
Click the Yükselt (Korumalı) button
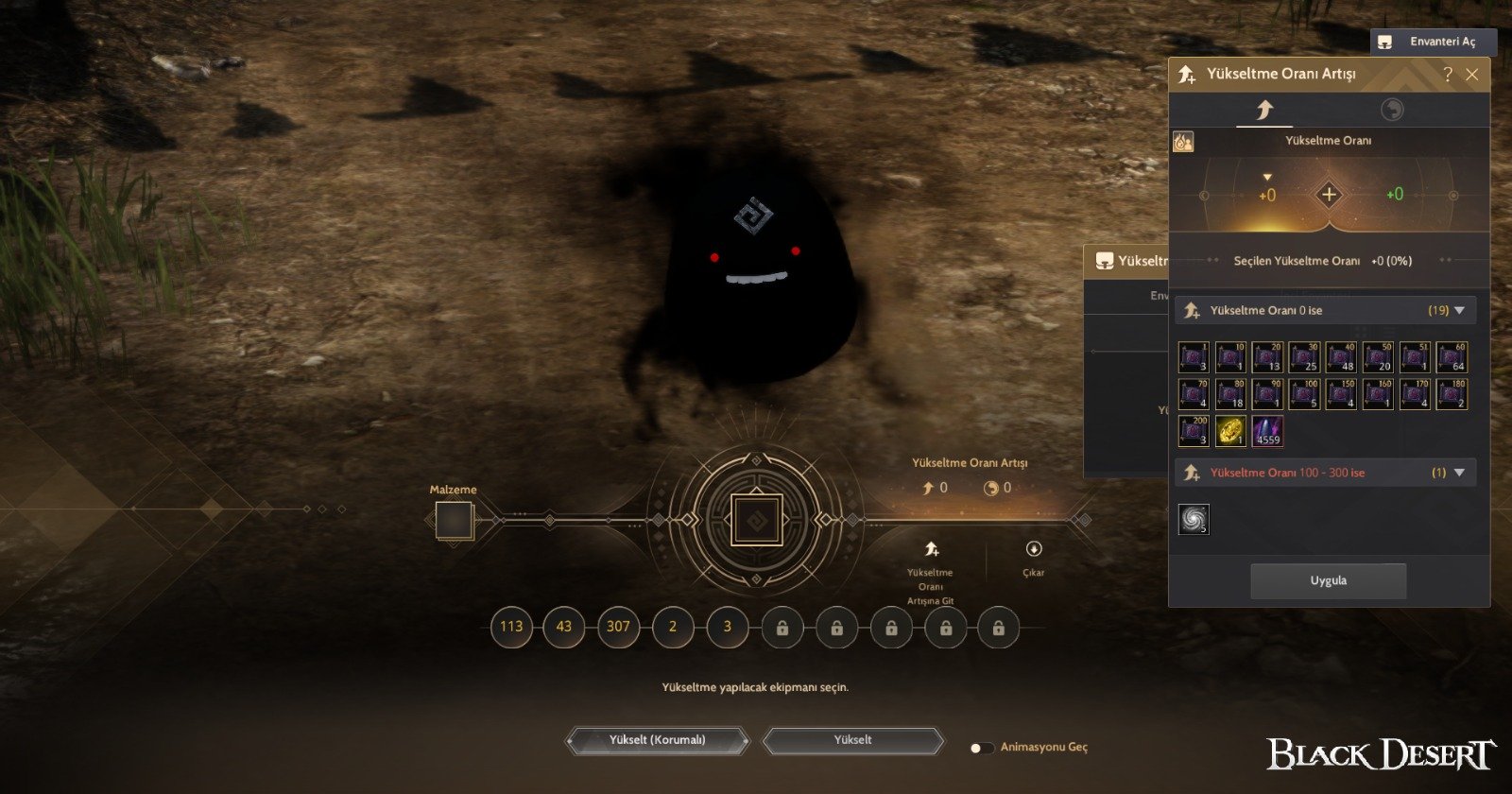pos(658,740)
